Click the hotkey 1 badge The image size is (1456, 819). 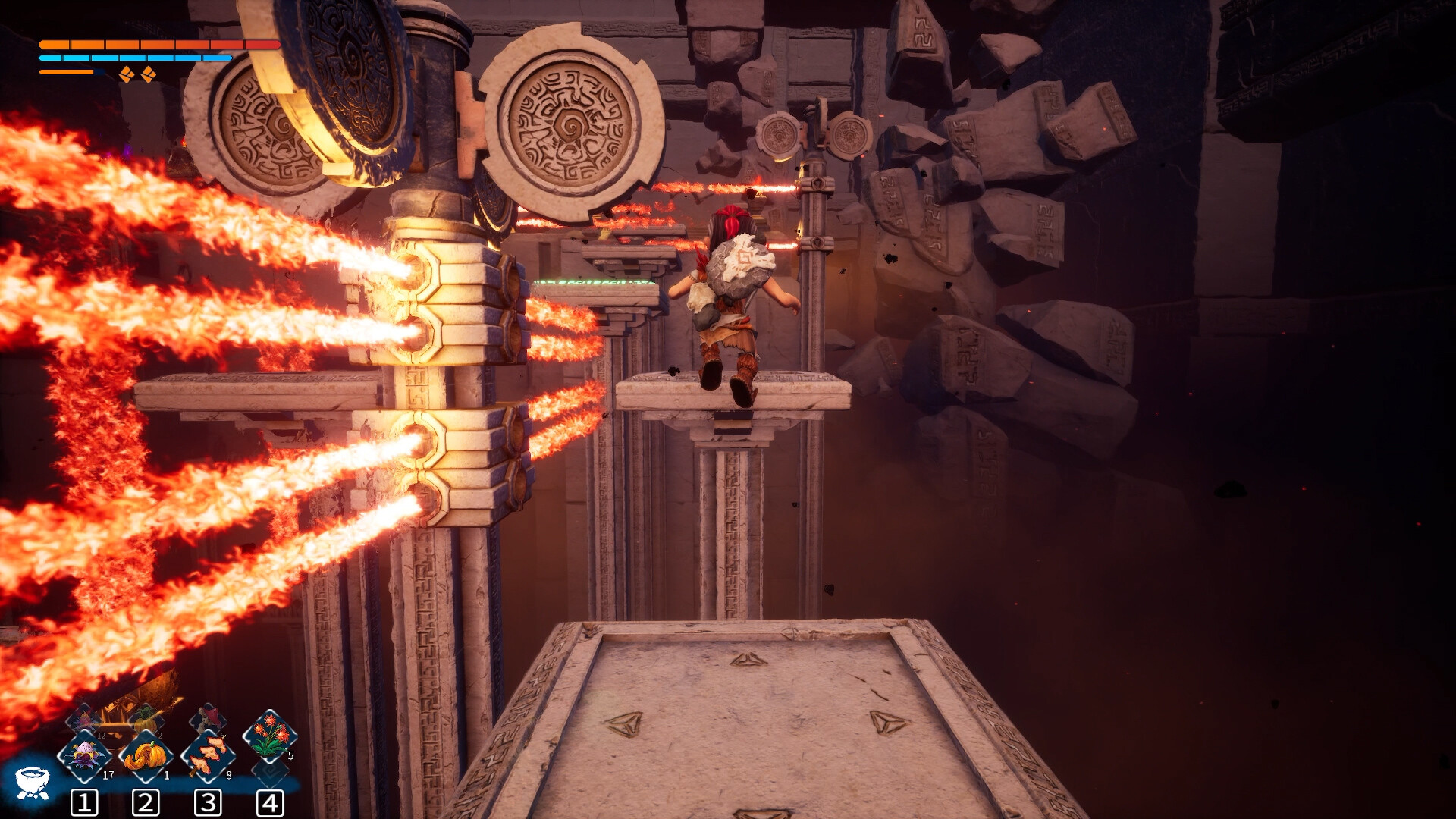tap(84, 804)
